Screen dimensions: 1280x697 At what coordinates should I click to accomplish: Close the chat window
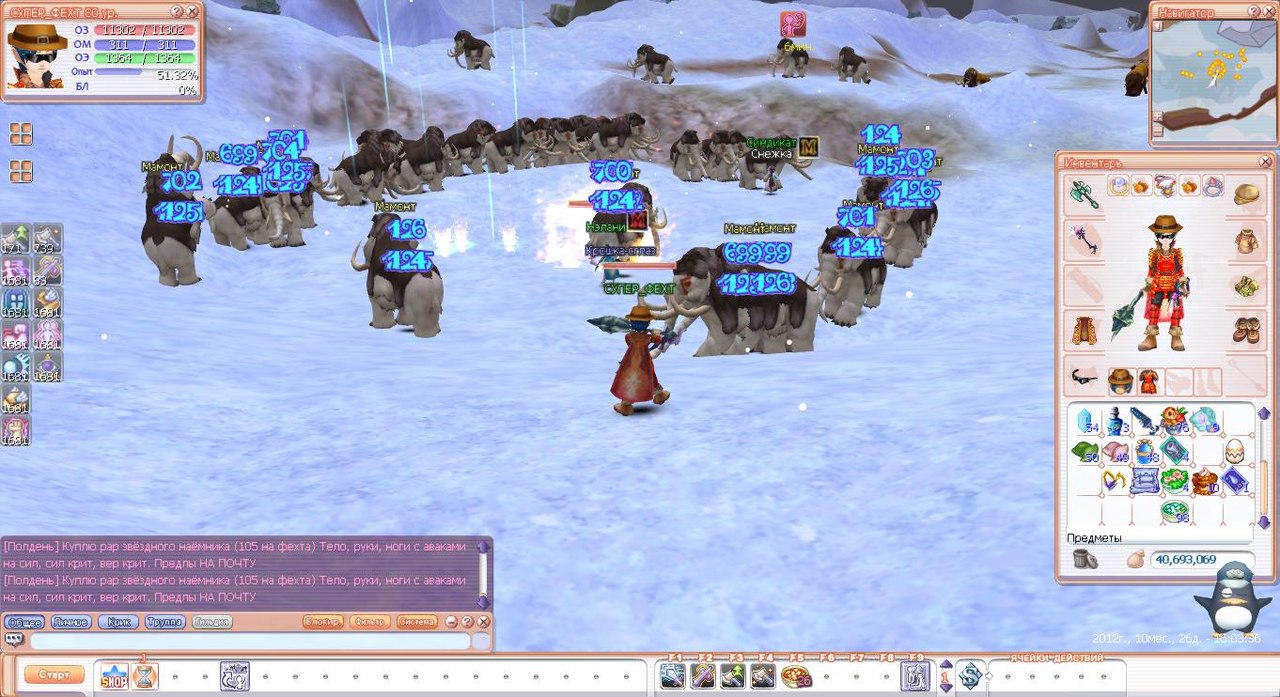(483, 622)
